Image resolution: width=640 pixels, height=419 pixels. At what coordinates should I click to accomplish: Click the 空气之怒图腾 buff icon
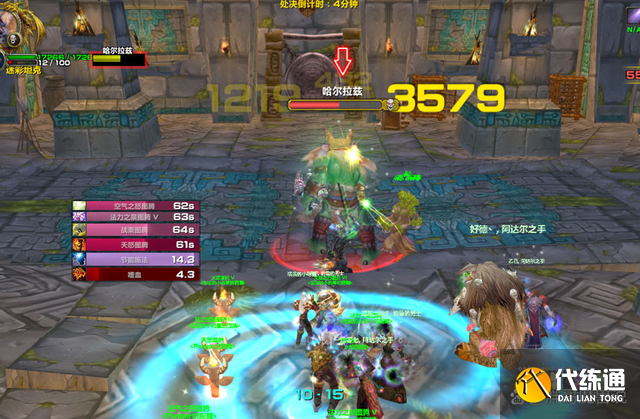pyautogui.click(x=79, y=207)
